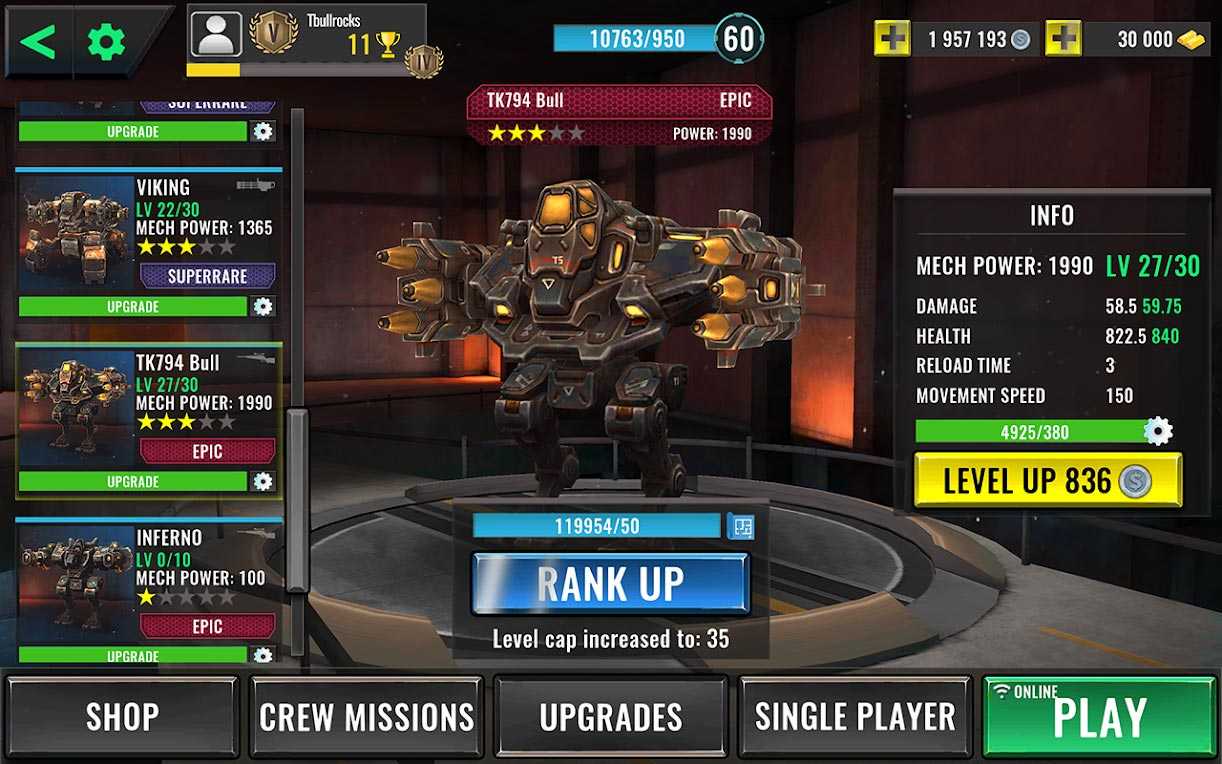Upgrade the TK794 Bull from the list

(x=133, y=481)
